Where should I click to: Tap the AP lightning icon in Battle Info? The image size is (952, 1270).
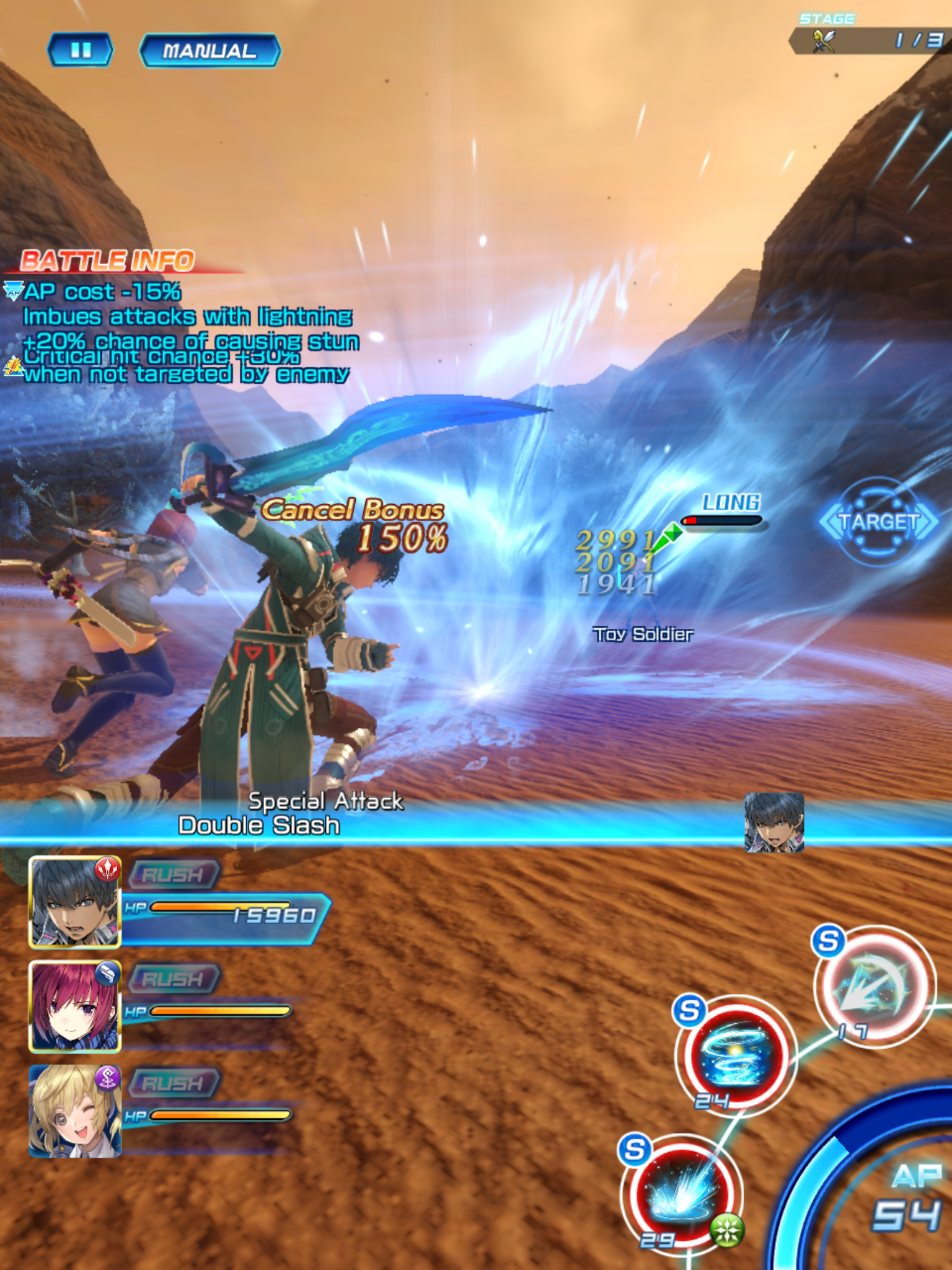click(x=14, y=290)
